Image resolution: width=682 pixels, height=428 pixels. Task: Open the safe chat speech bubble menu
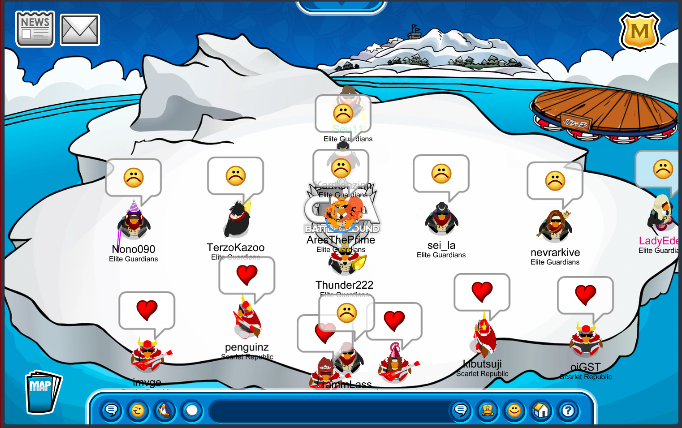(x=112, y=410)
